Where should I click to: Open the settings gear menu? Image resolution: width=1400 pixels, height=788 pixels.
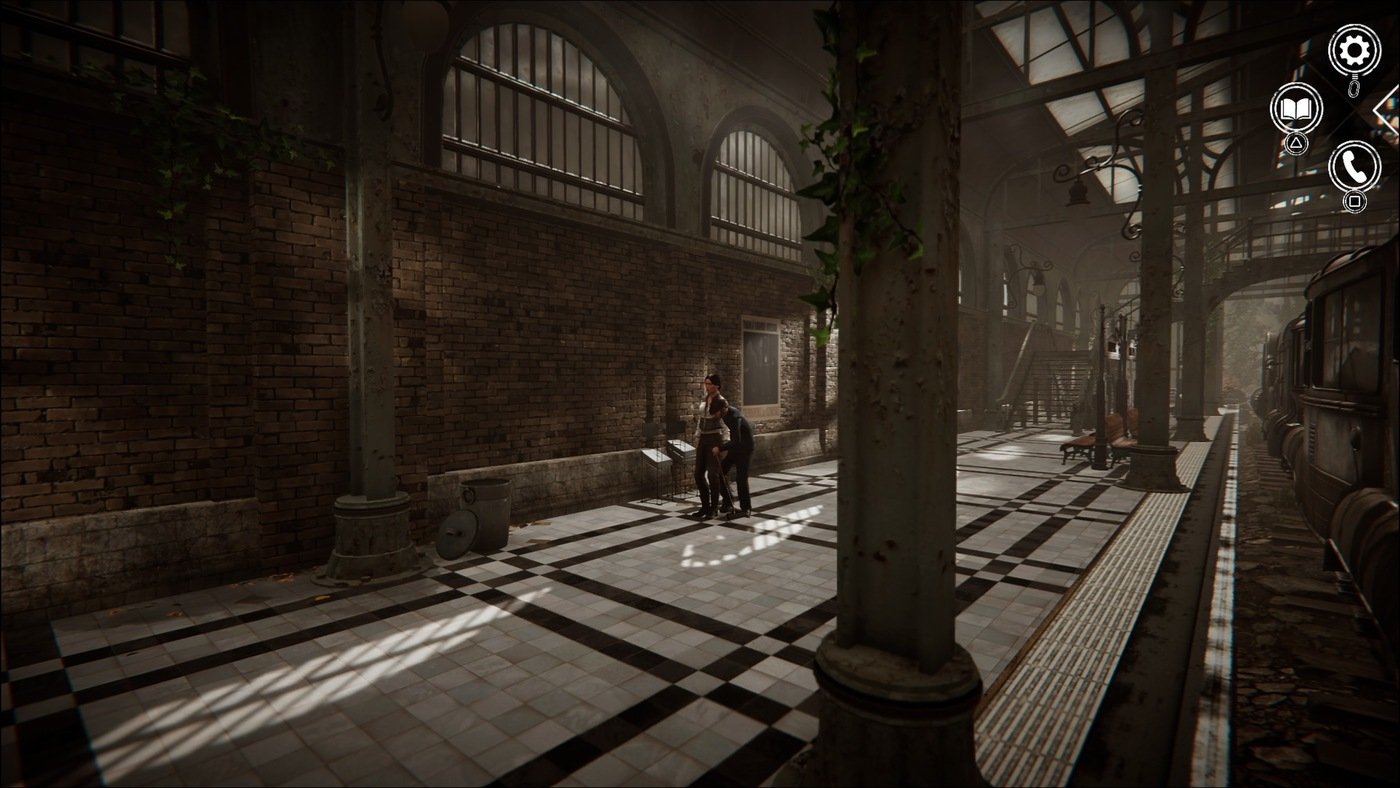coord(1354,47)
